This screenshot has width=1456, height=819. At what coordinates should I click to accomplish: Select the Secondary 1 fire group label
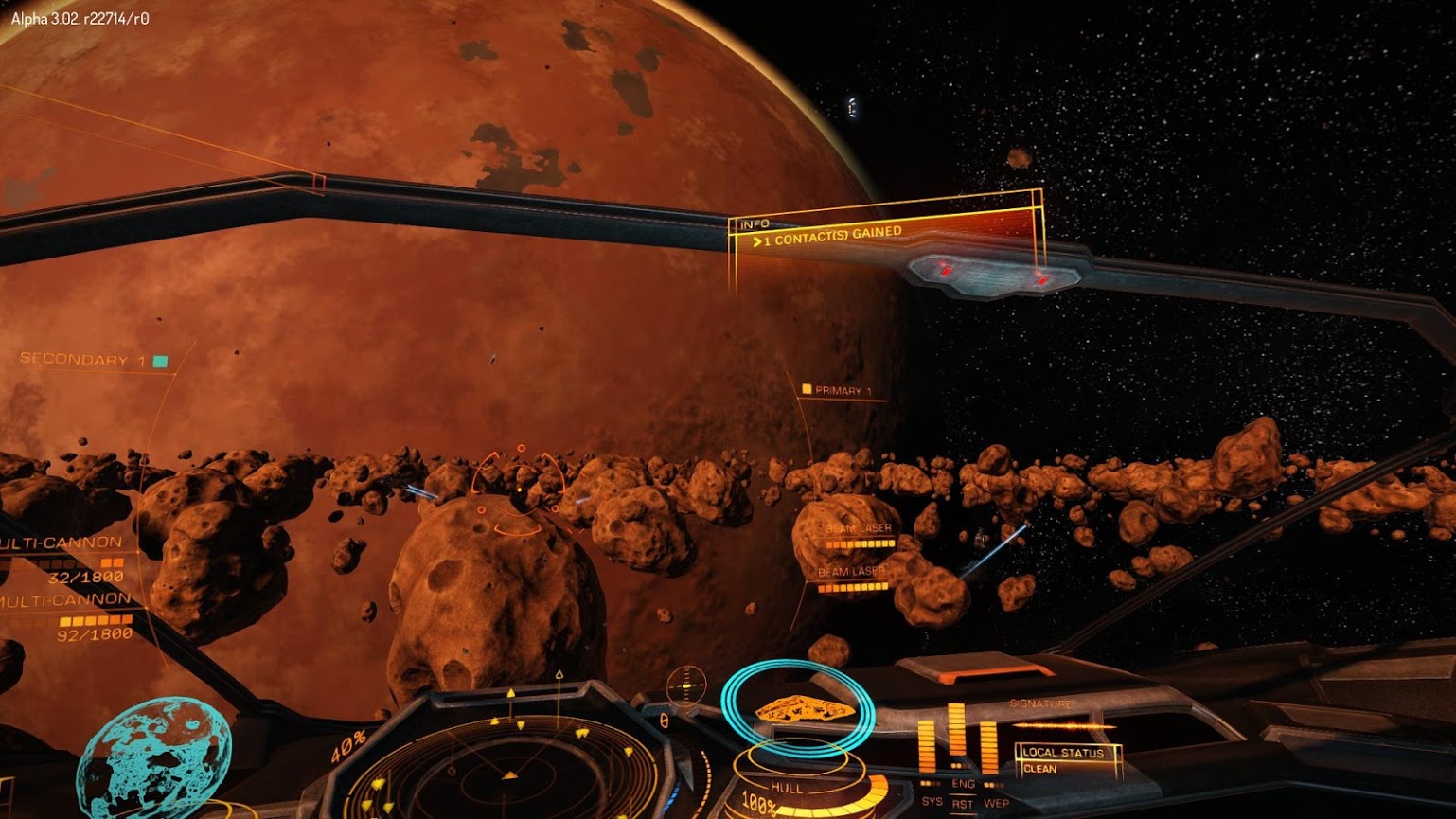pyautogui.click(x=83, y=360)
